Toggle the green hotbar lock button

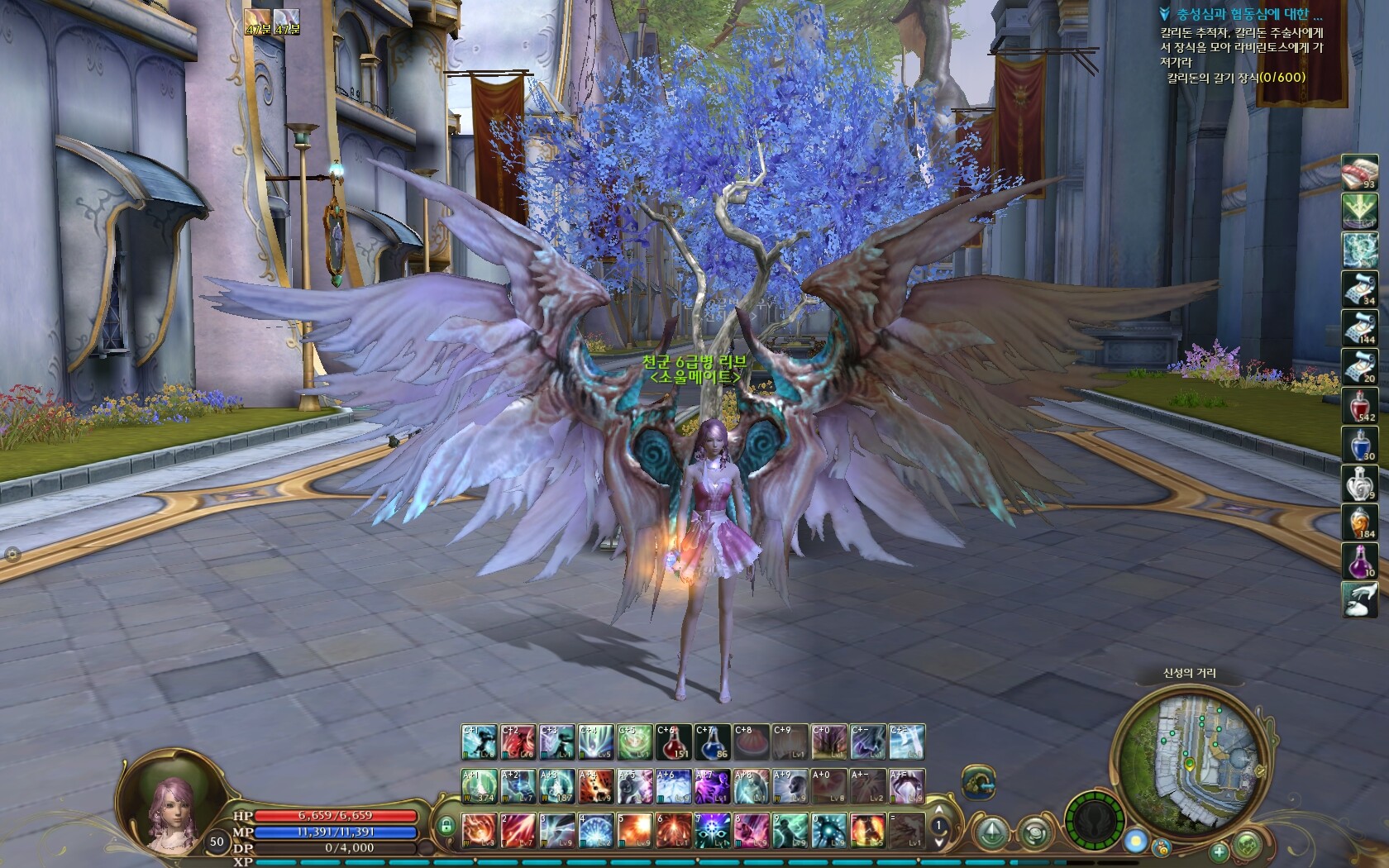[446, 825]
